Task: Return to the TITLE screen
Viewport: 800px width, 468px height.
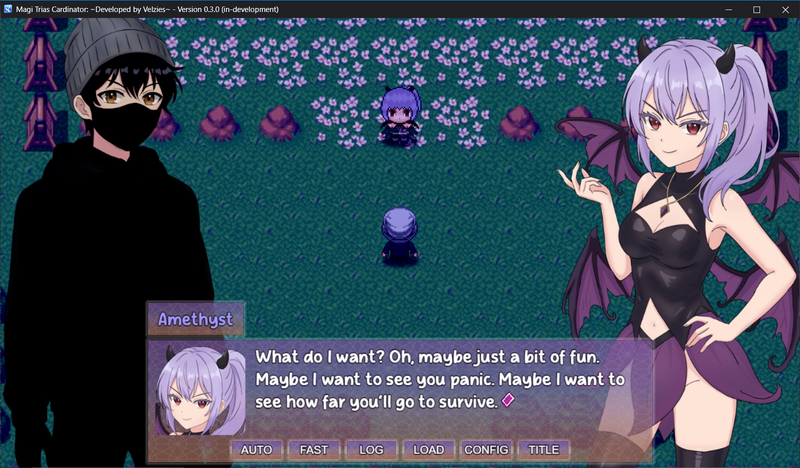Action: [544, 450]
